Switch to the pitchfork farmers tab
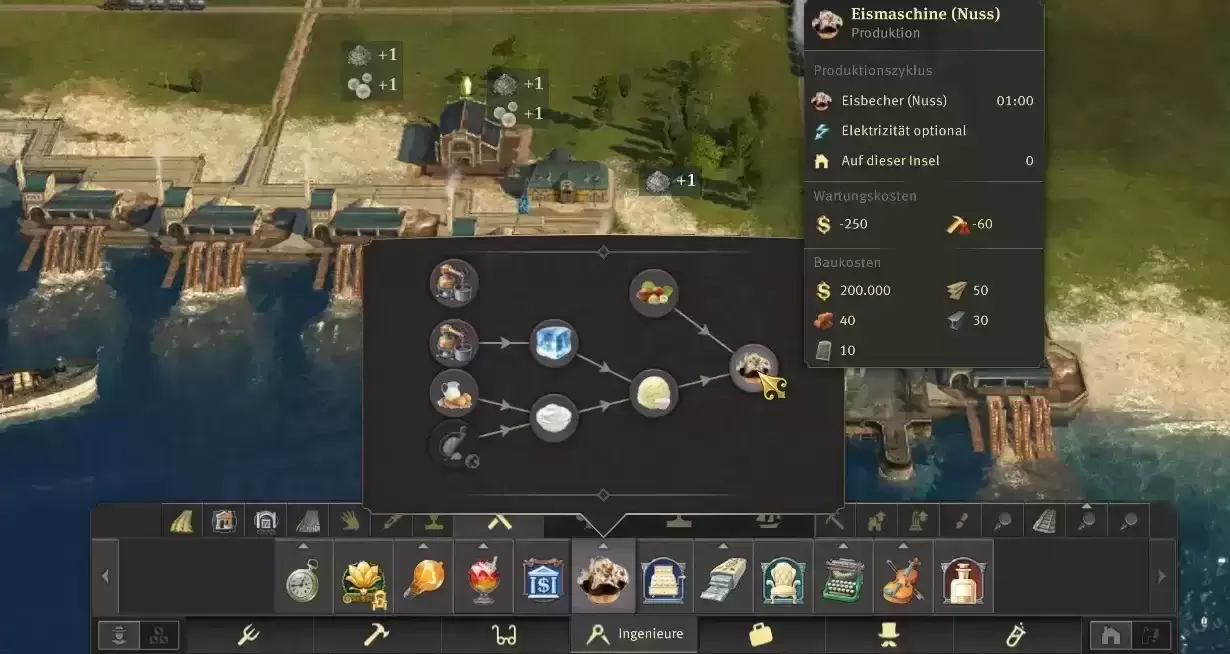This screenshot has height=654, width=1230. tap(249, 634)
